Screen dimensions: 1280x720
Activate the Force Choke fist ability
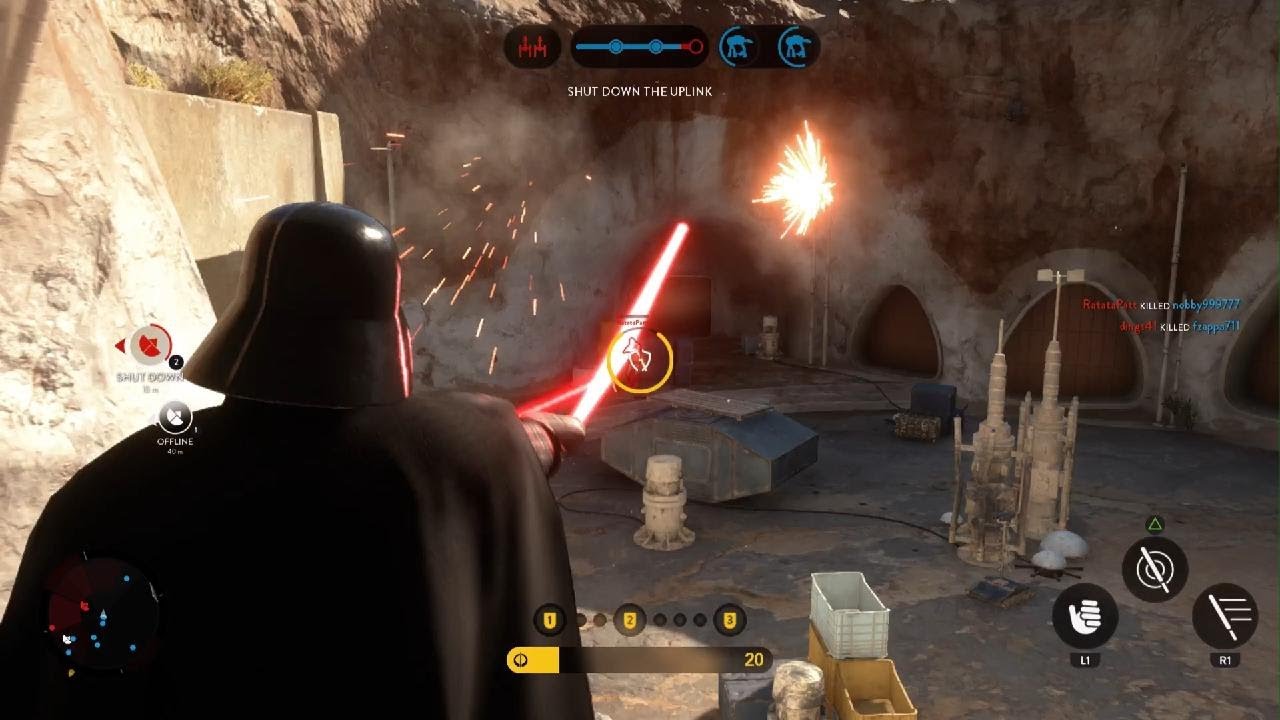[1085, 617]
